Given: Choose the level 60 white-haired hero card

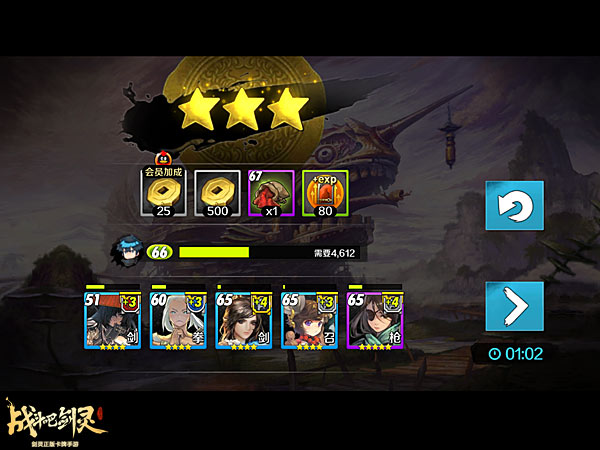Looking at the screenshot, I should pos(177,319).
